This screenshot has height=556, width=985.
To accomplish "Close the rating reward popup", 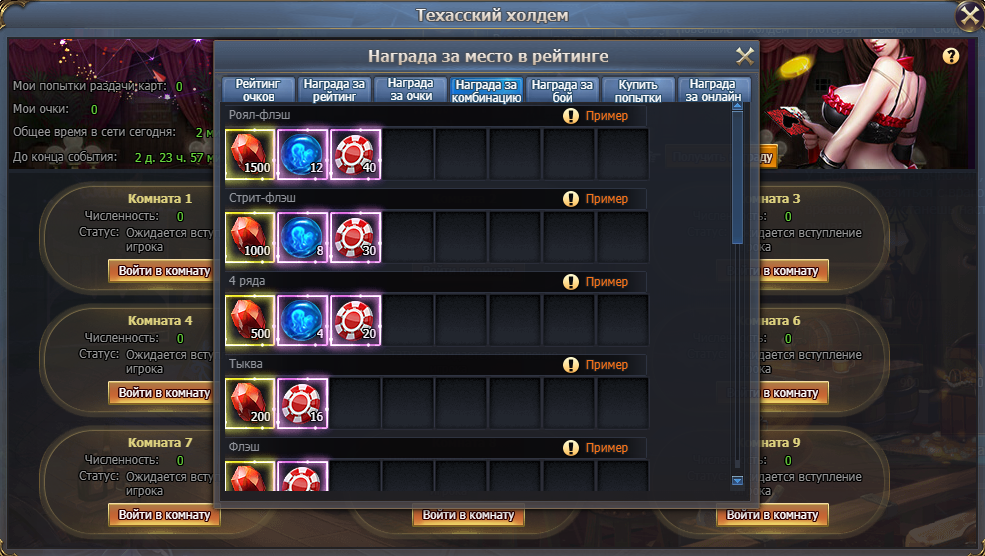I will [x=745, y=56].
